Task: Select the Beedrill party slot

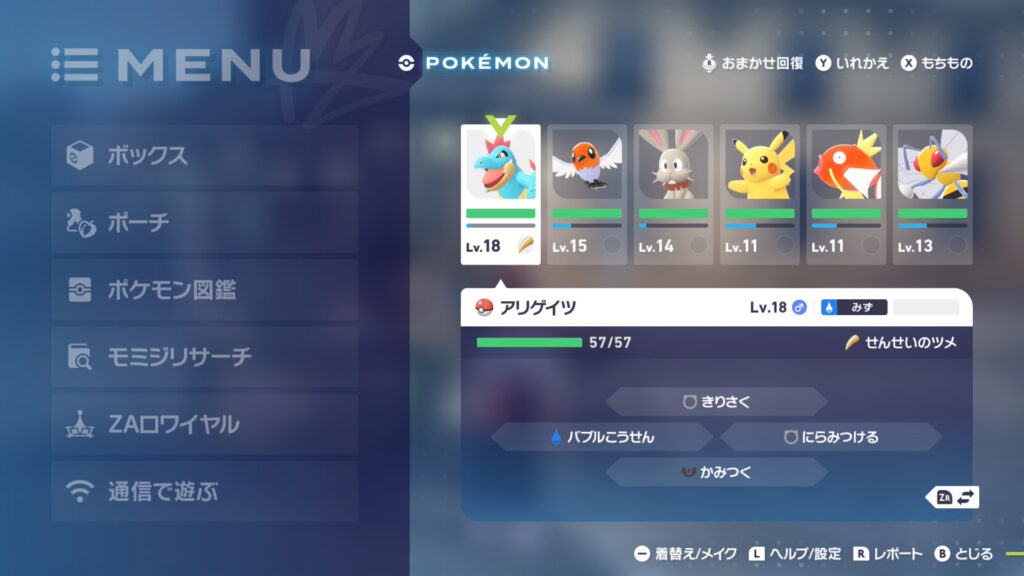Action: [x=932, y=194]
